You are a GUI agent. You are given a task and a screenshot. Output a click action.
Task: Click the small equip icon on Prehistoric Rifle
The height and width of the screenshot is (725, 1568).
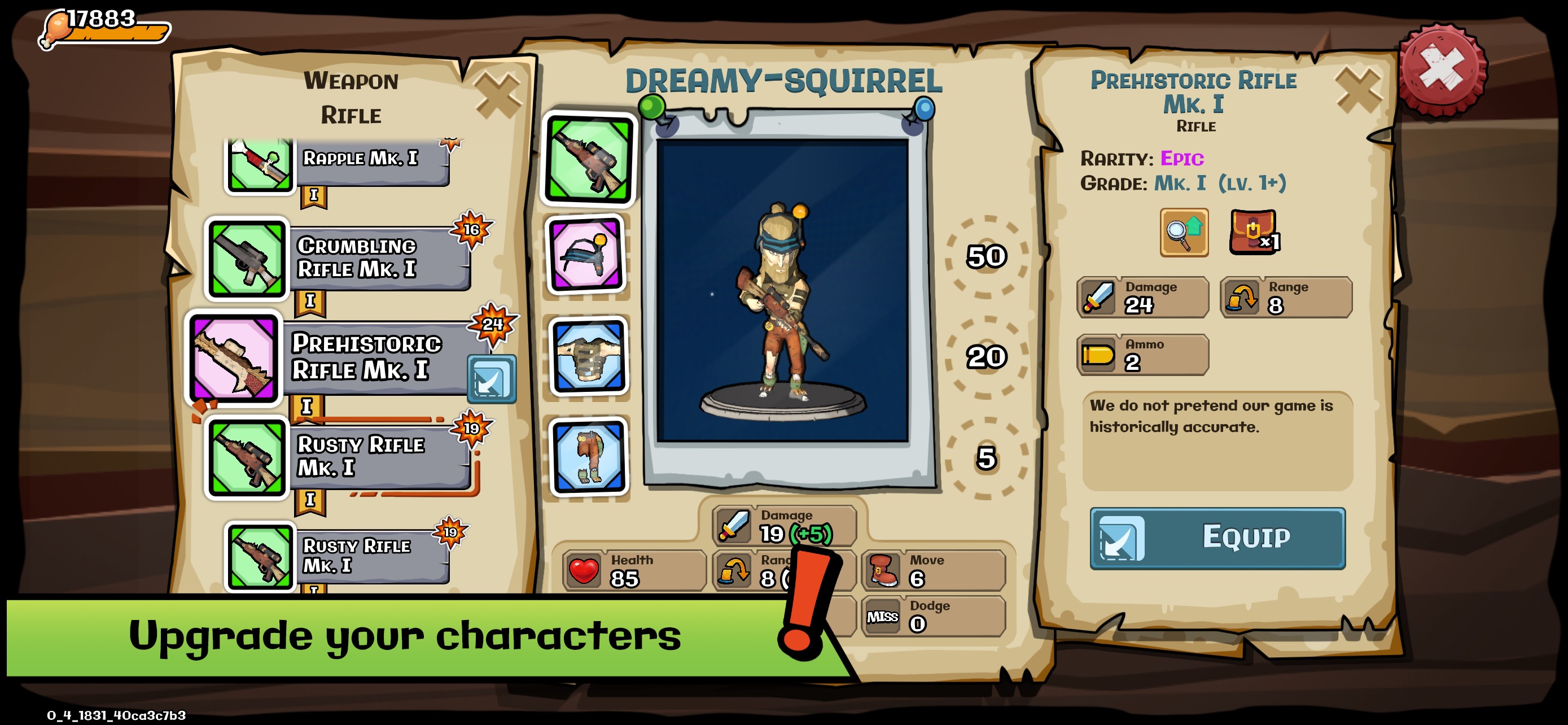pos(491,379)
